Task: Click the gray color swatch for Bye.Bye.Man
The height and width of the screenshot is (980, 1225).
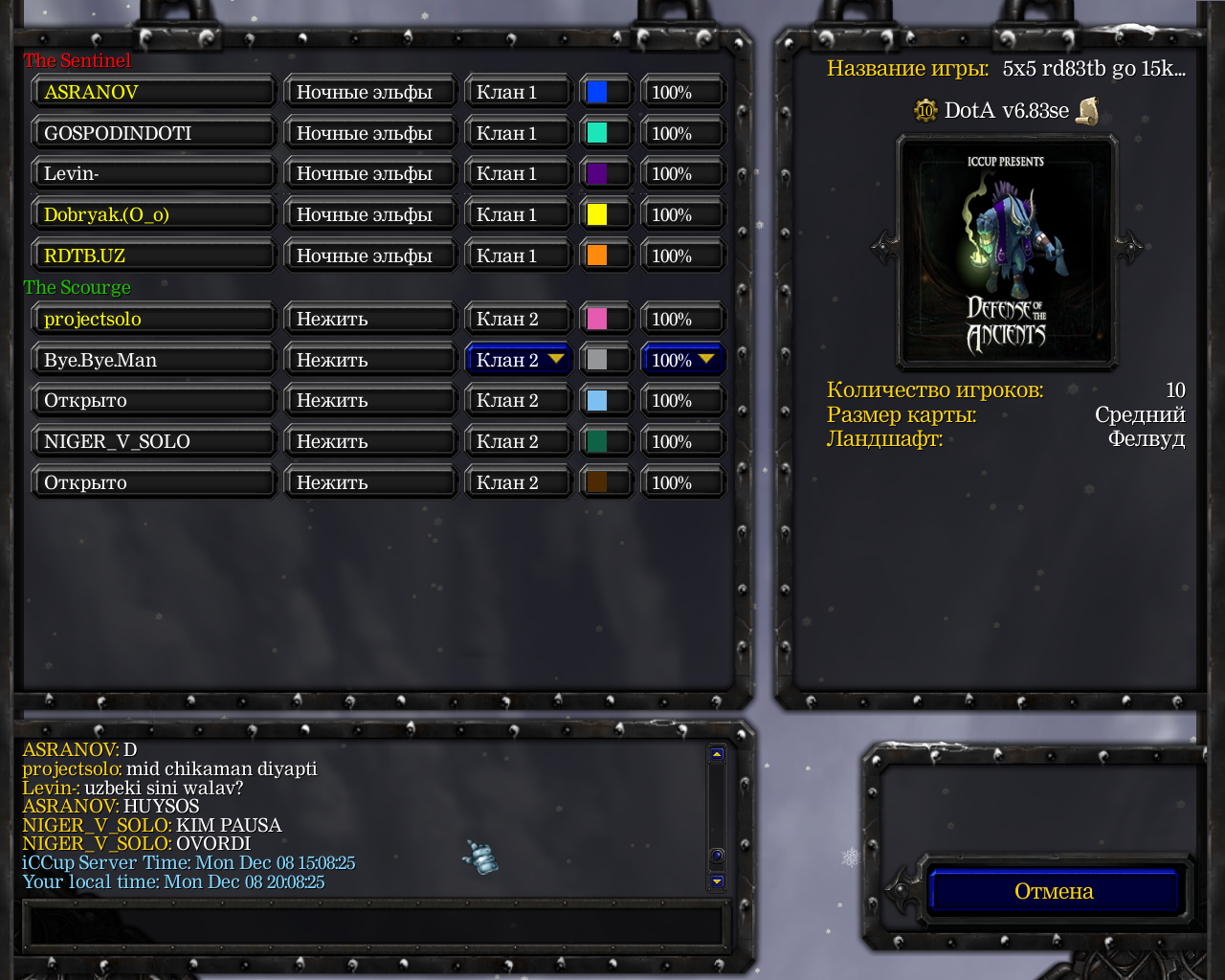Action: pyautogui.click(x=597, y=360)
